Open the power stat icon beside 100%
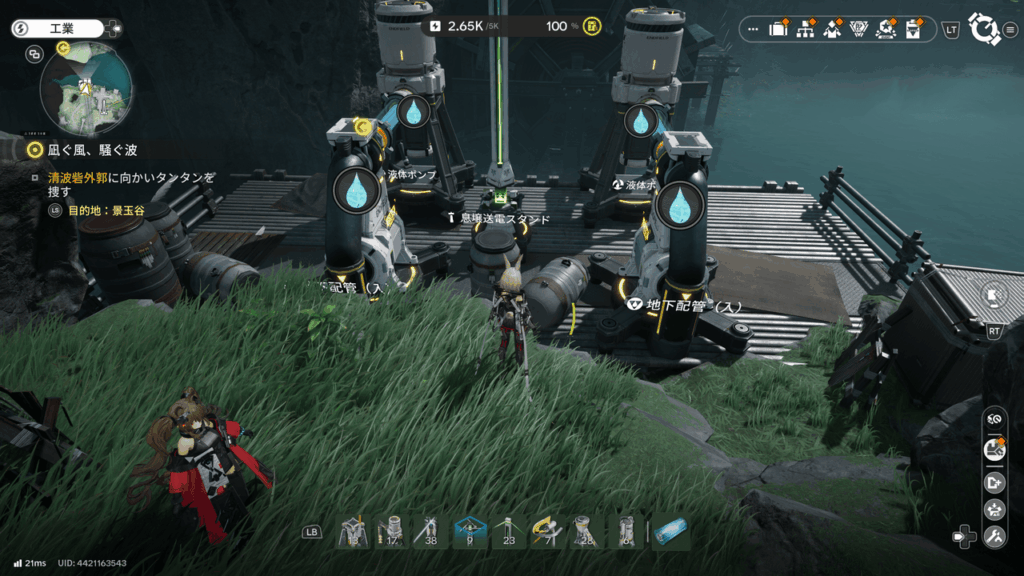The height and width of the screenshot is (576, 1024). (x=592, y=25)
